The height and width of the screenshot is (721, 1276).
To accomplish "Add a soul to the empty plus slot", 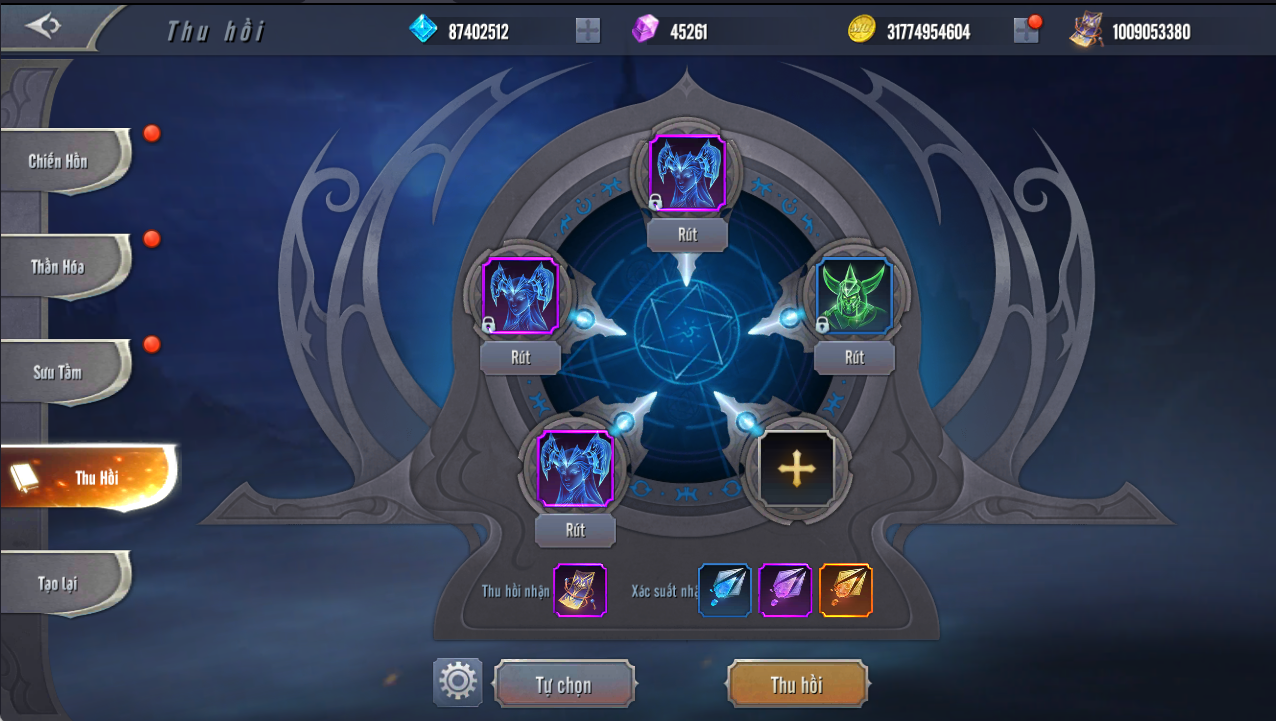I will pyautogui.click(x=796, y=467).
